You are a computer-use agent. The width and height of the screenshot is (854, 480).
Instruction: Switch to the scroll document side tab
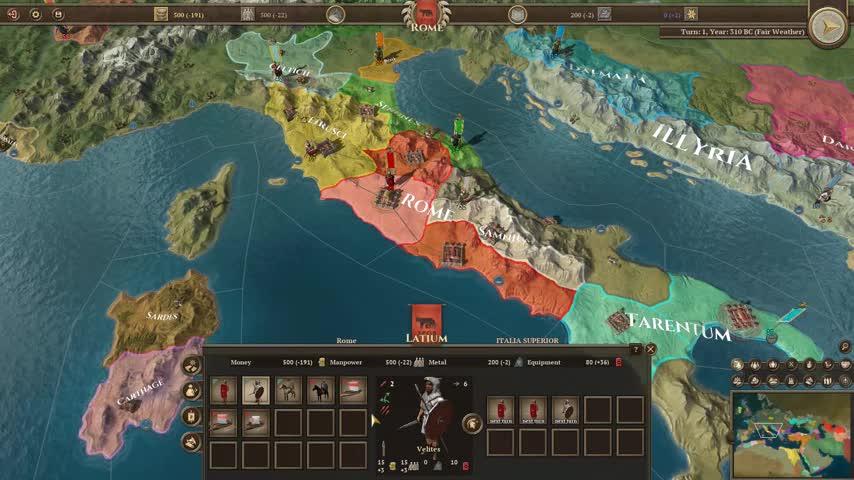(x=191, y=416)
